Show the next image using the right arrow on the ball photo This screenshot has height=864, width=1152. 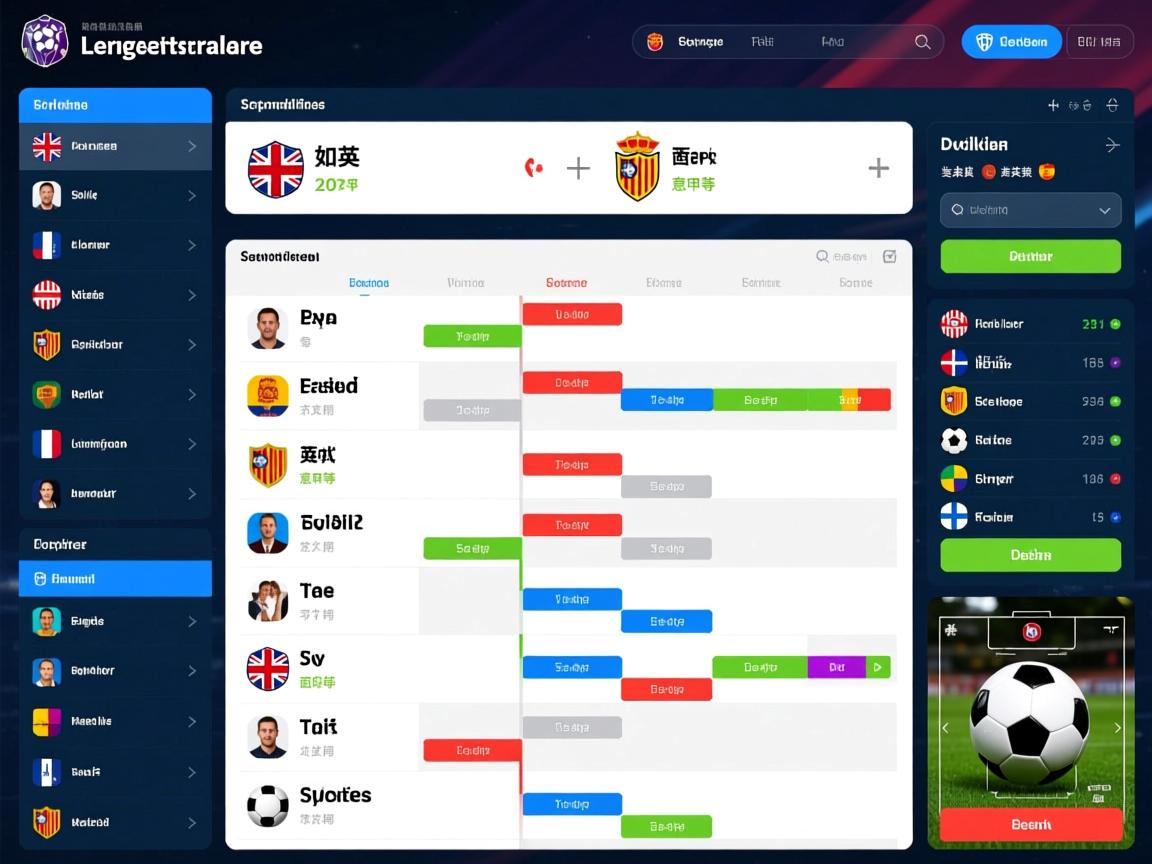(1118, 728)
